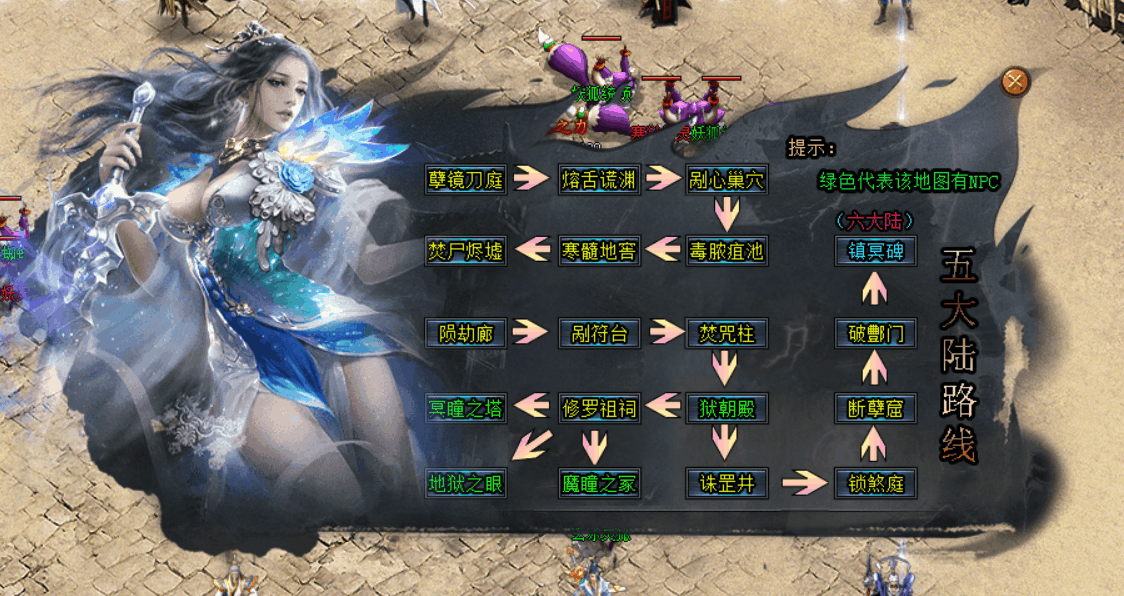
Task: Select the 陨劫廊 map button
Action: tap(466, 332)
